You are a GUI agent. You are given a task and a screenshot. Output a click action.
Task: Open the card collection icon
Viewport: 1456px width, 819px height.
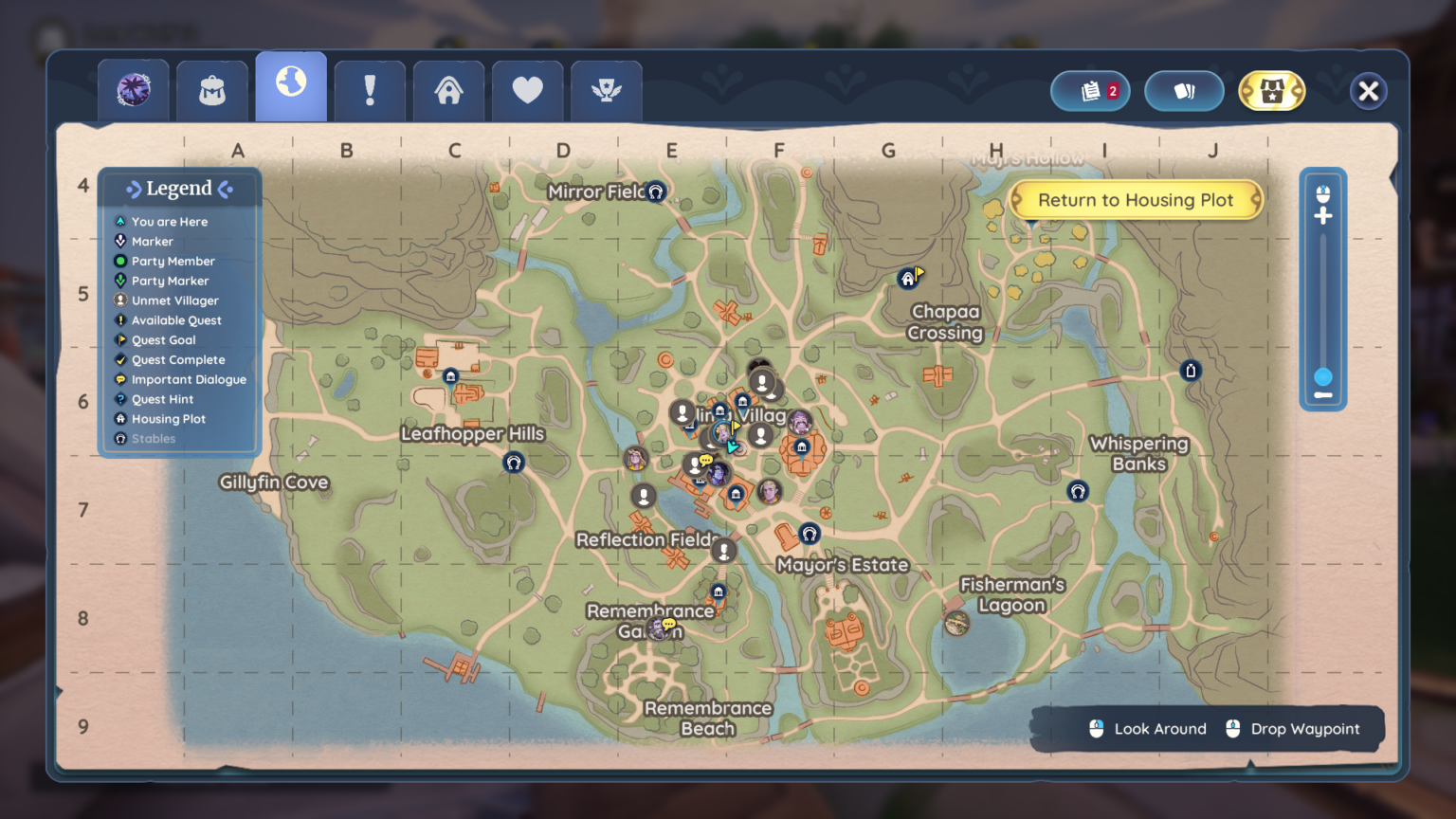(x=1184, y=91)
